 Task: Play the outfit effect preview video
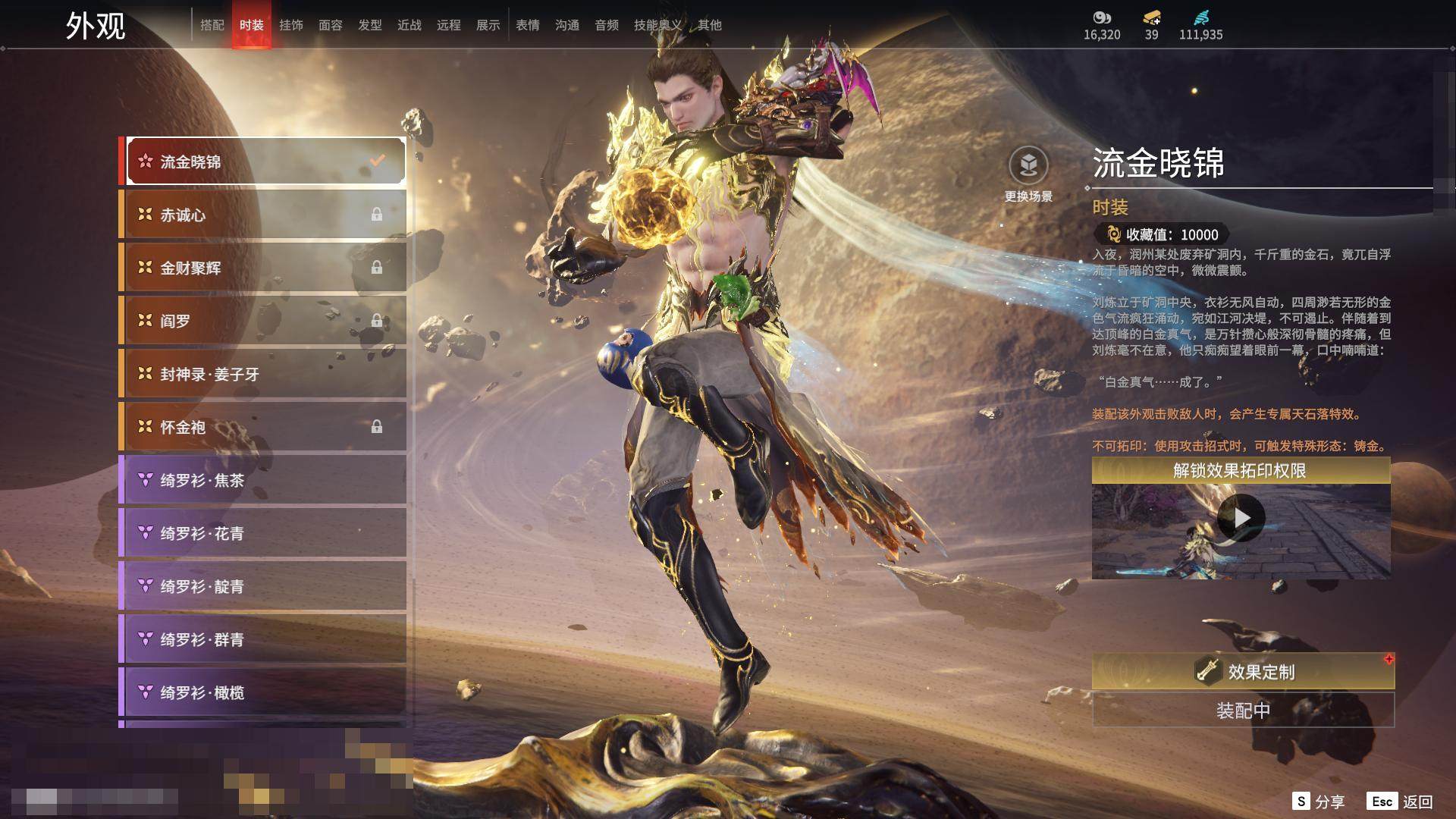1241,519
